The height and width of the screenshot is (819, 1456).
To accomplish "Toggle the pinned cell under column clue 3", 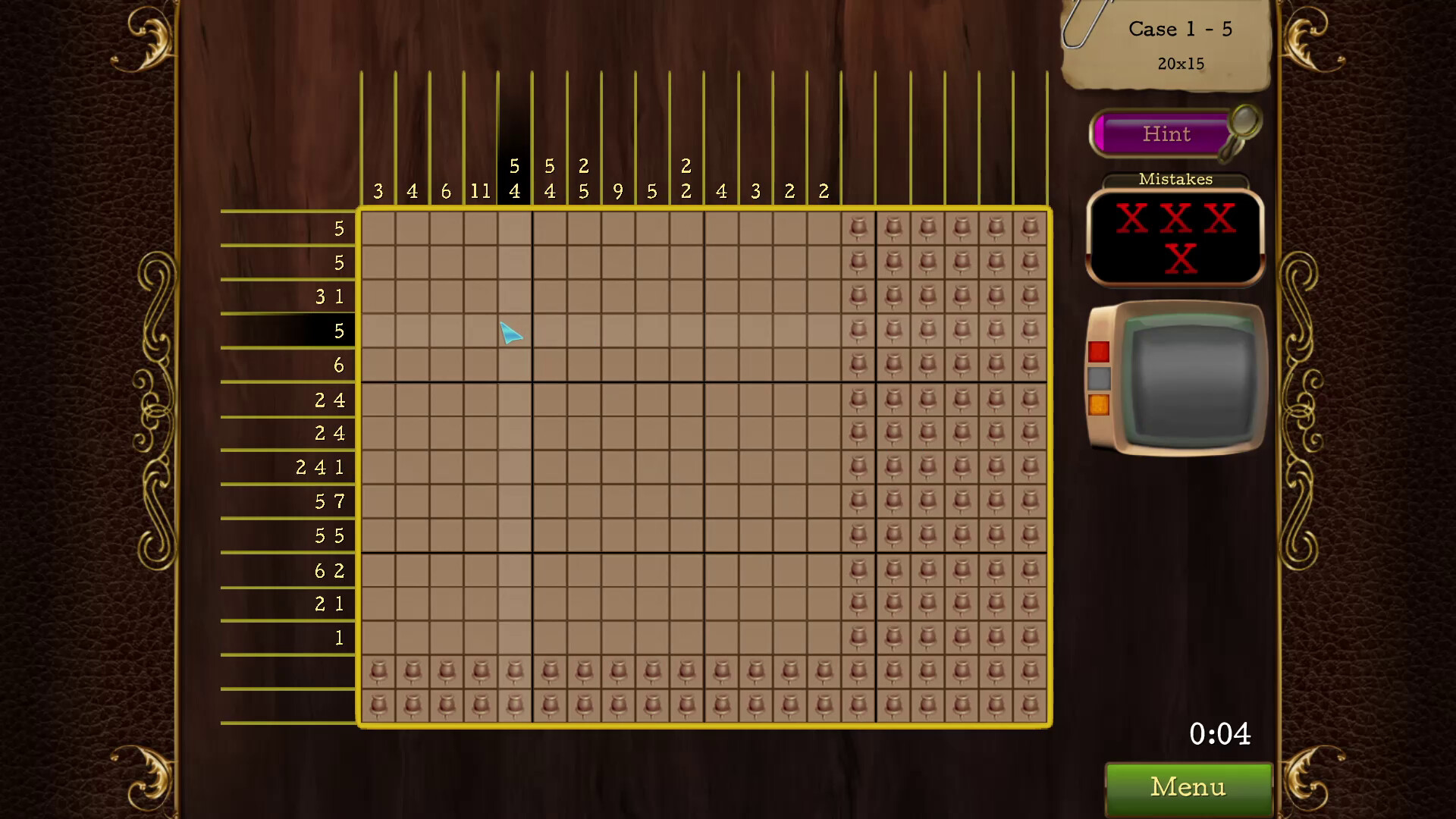I will [x=377, y=671].
